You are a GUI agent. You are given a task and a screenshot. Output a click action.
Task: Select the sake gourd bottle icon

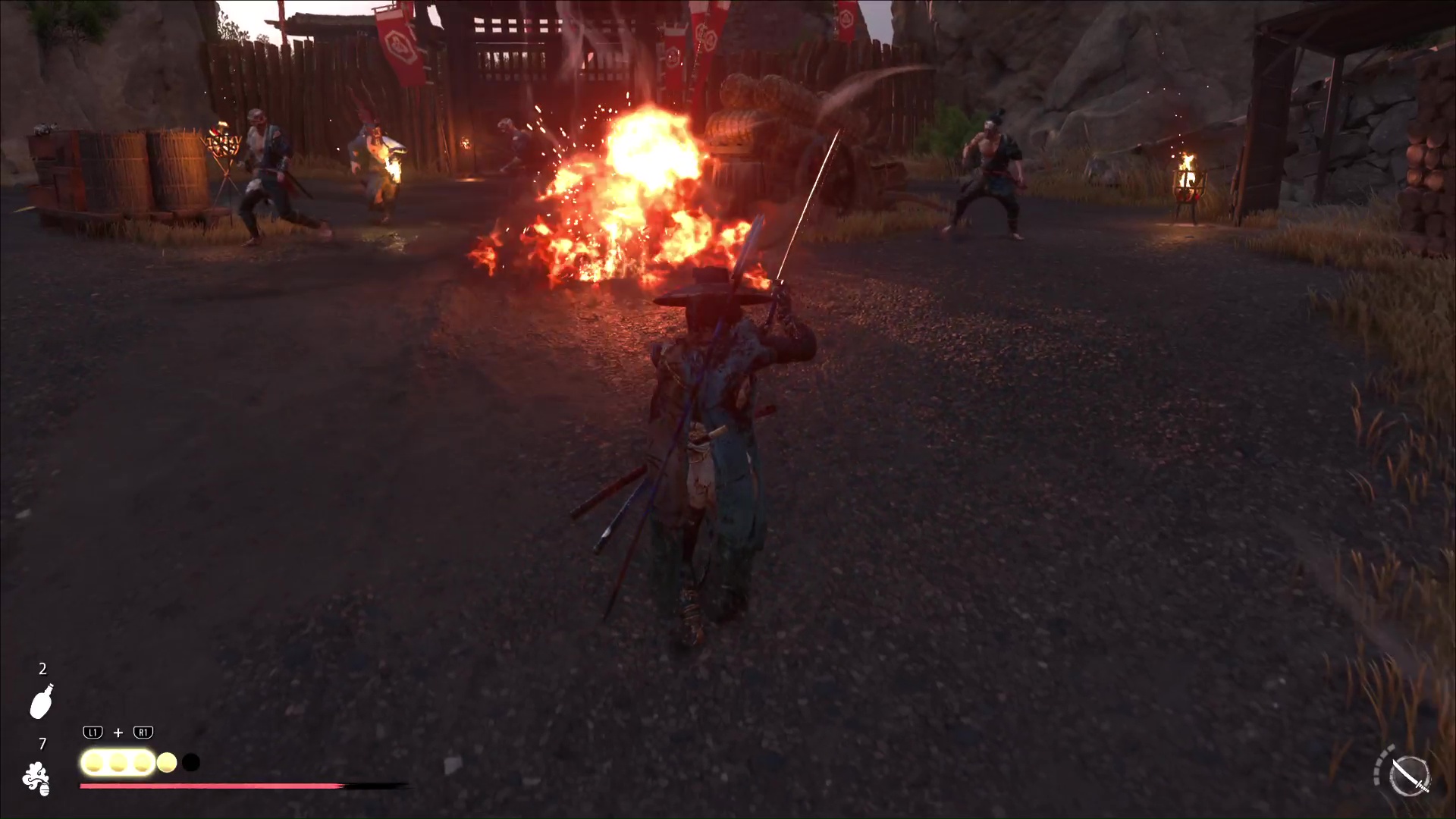point(42,701)
